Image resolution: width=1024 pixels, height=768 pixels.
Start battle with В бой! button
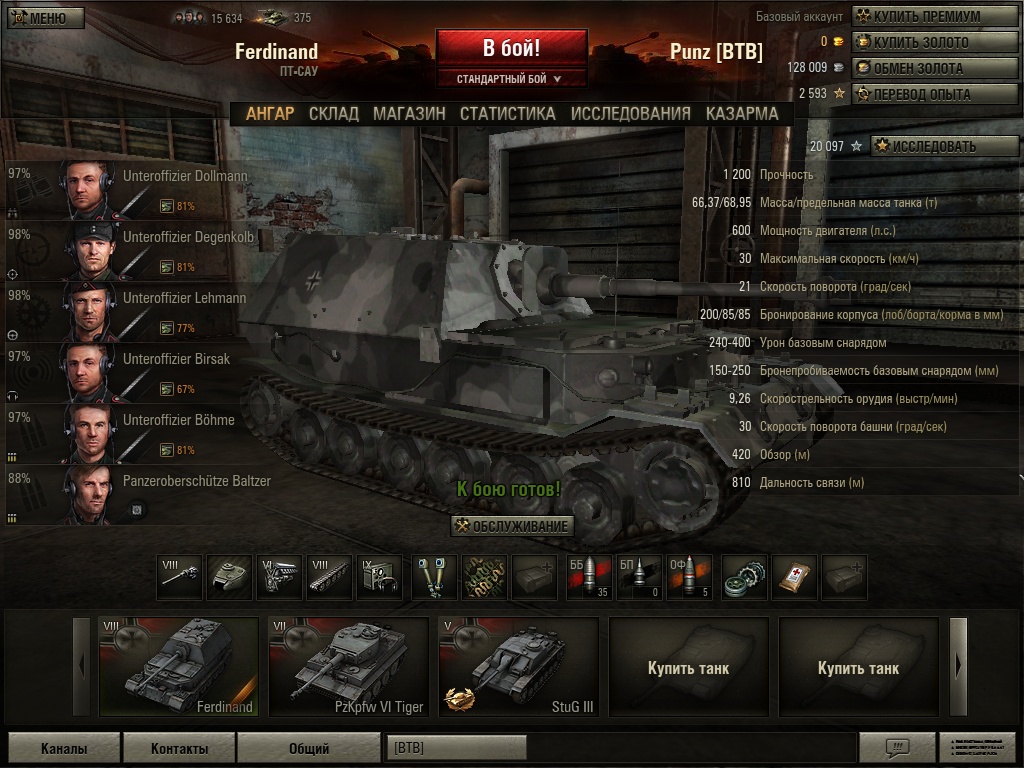(511, 48)
